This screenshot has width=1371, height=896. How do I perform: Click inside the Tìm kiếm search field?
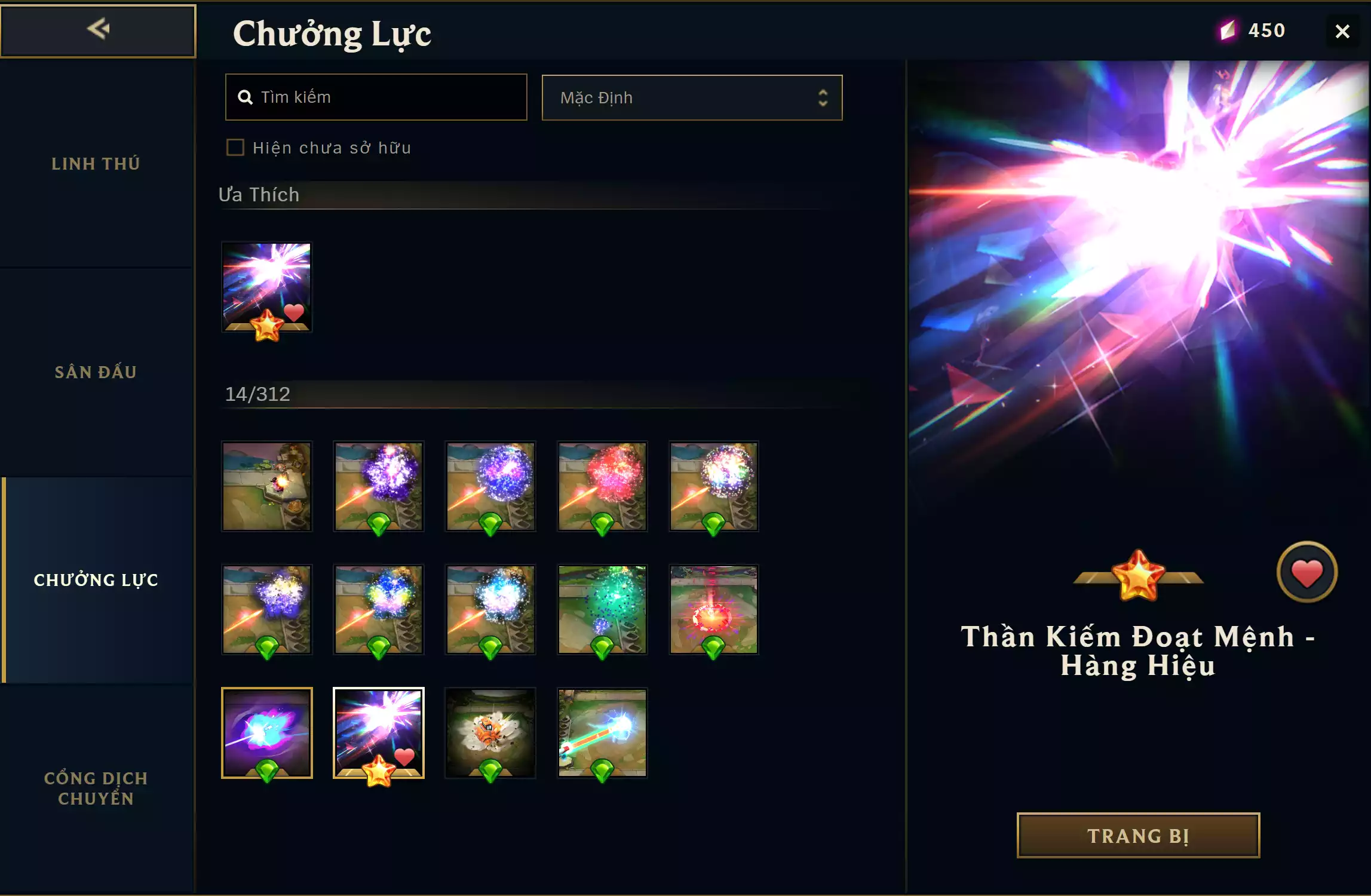[x=375, y=97]
